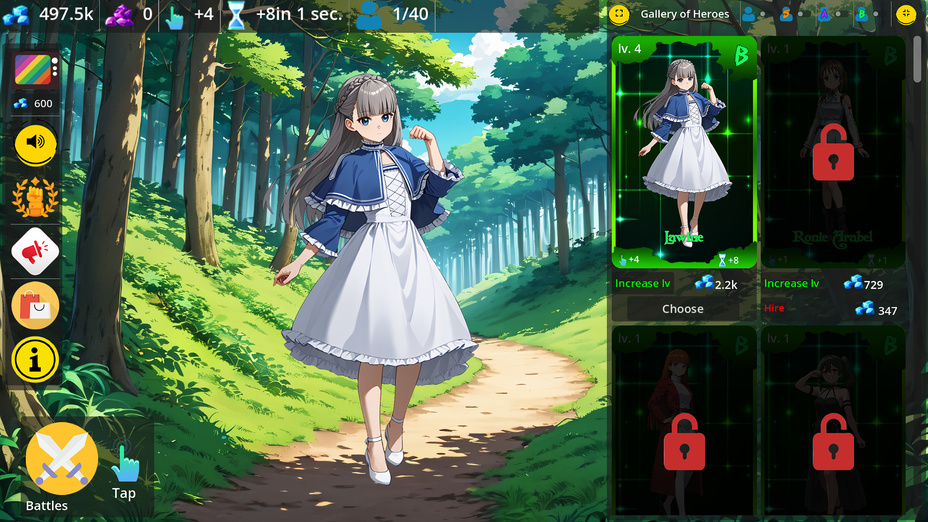Expand the Gallery of Heroes panel
This screenshot has height=522, width=928.
point(619,14)
